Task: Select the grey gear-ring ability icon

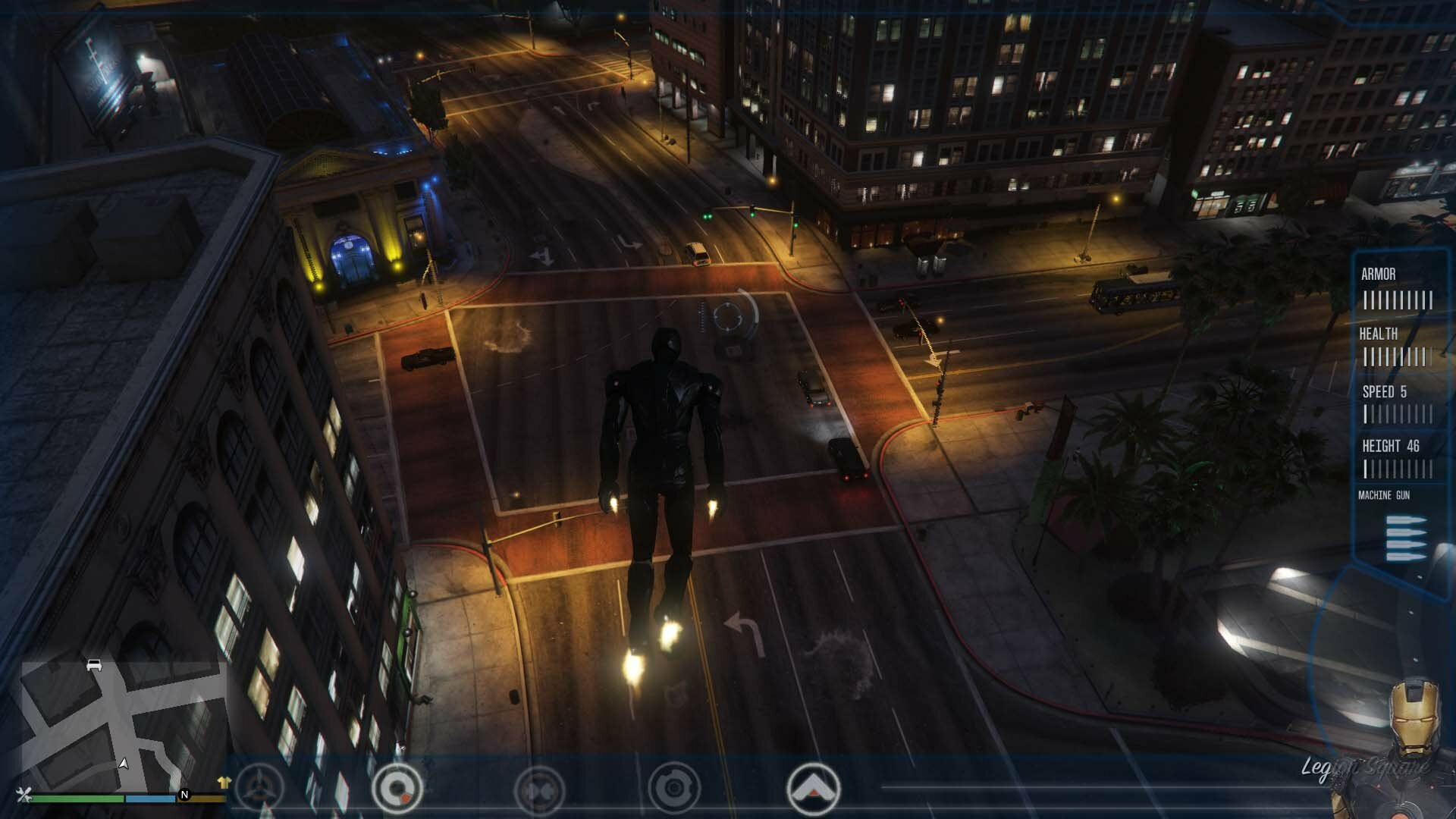Action: (673, 789)
